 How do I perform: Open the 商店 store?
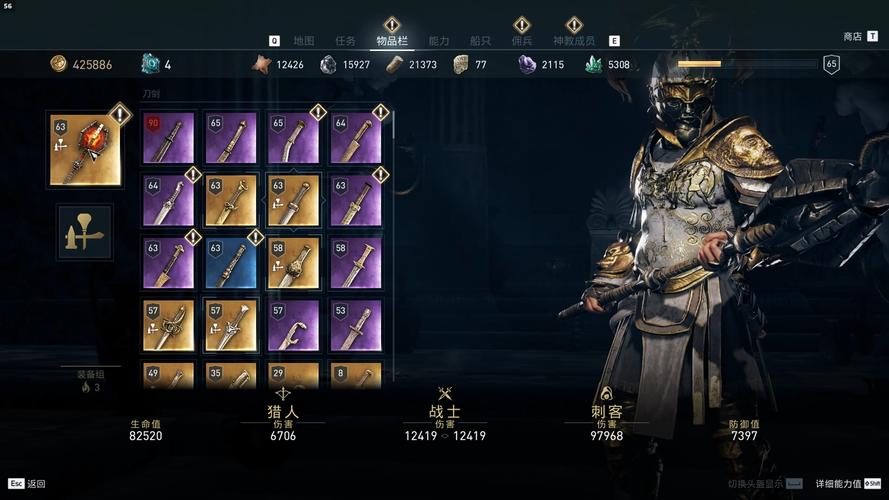point(853,36)
